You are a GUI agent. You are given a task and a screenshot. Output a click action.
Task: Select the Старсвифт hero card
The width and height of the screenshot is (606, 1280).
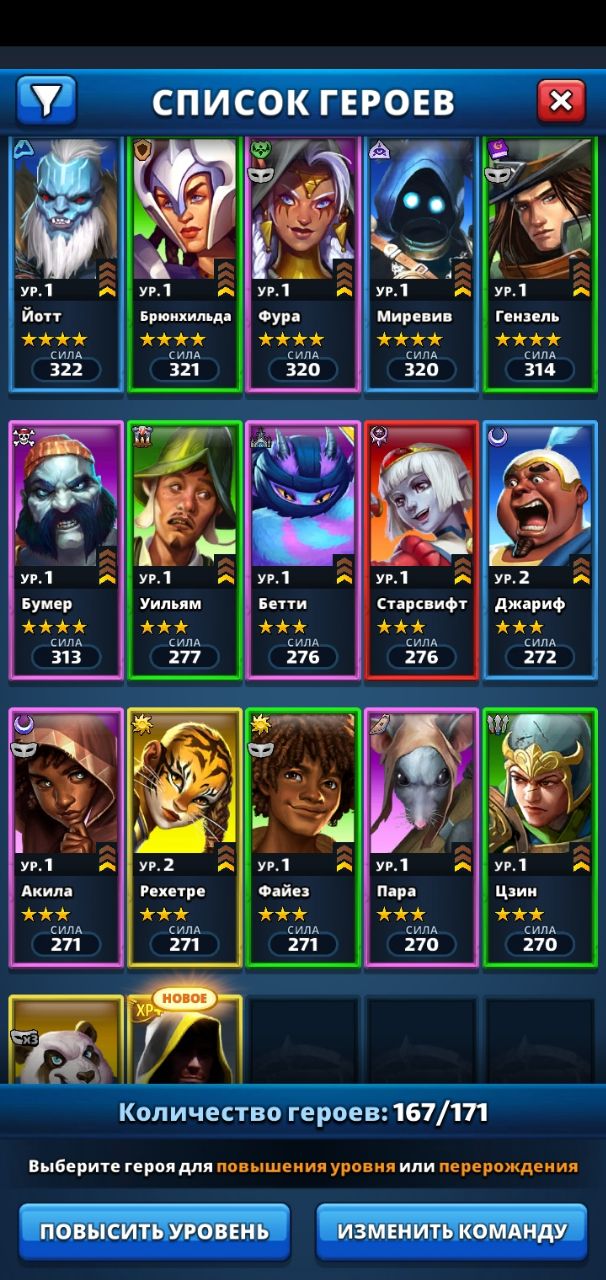click(x=421, y=550)
